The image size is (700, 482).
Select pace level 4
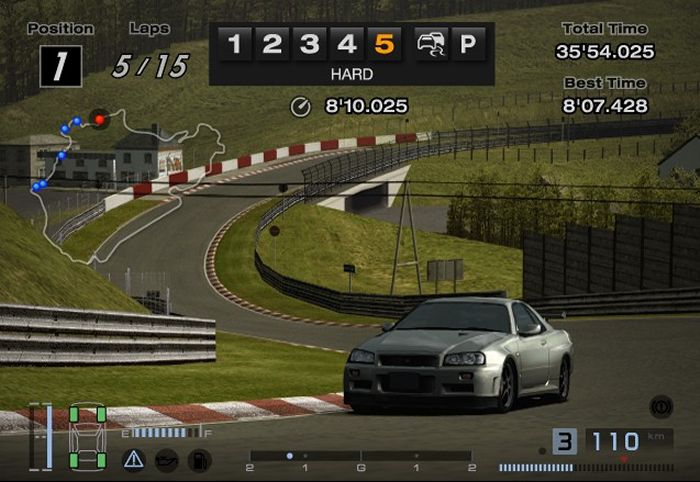[347, 44]
